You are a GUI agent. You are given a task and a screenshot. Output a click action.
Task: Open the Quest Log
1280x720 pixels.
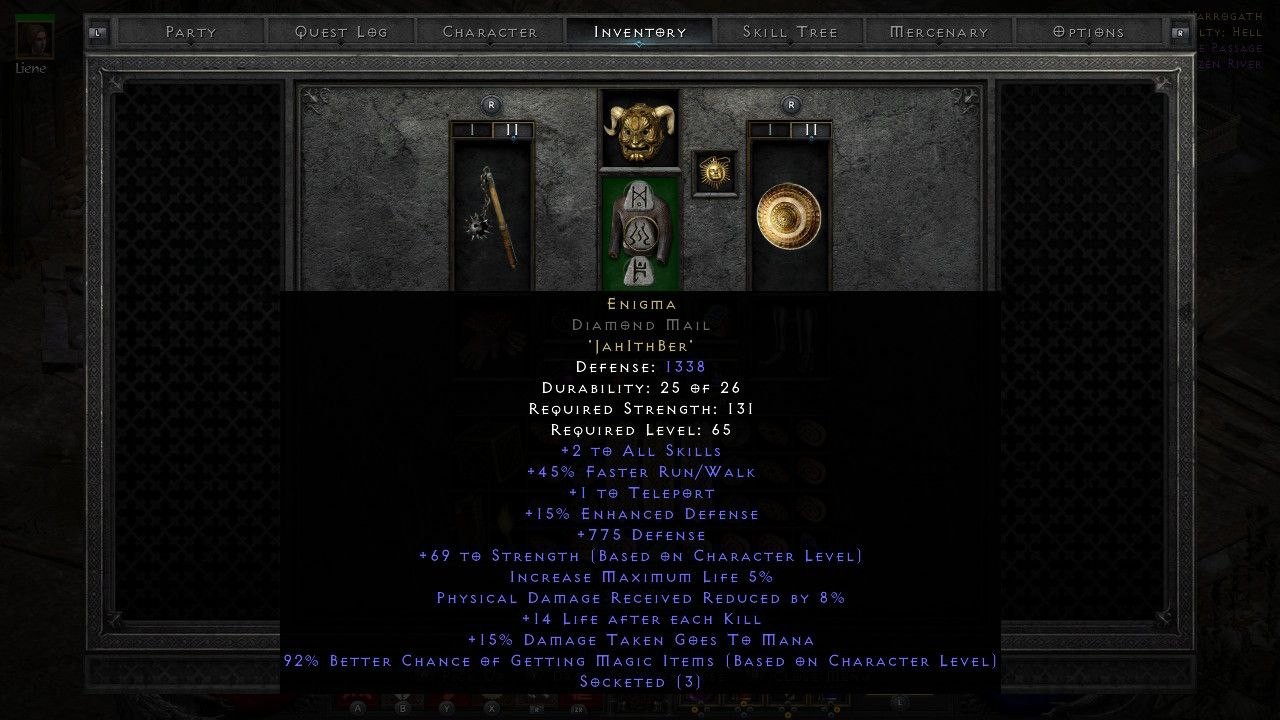click(x=339, y=31)
